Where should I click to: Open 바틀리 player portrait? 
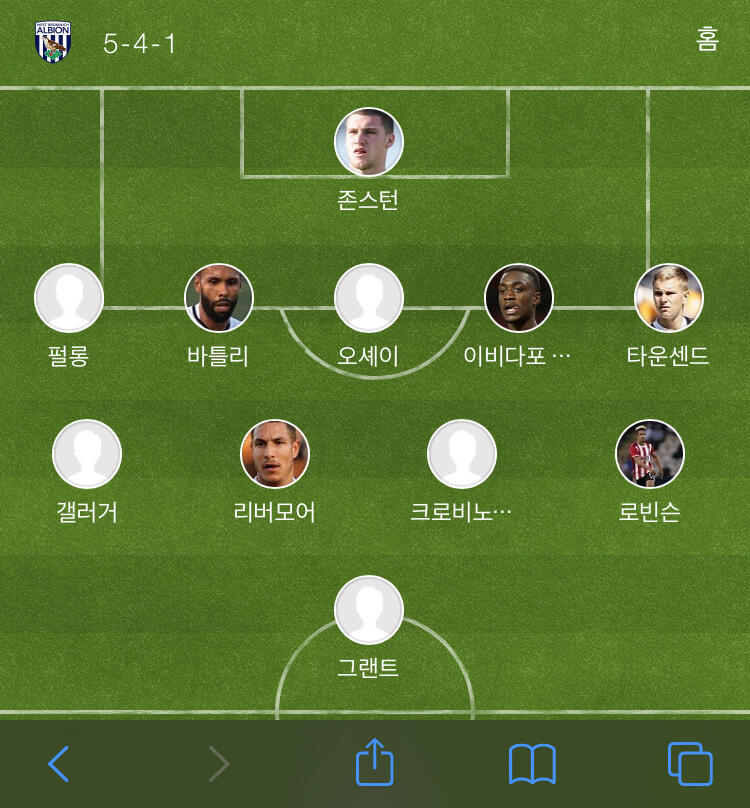click(x=219, y=298)
